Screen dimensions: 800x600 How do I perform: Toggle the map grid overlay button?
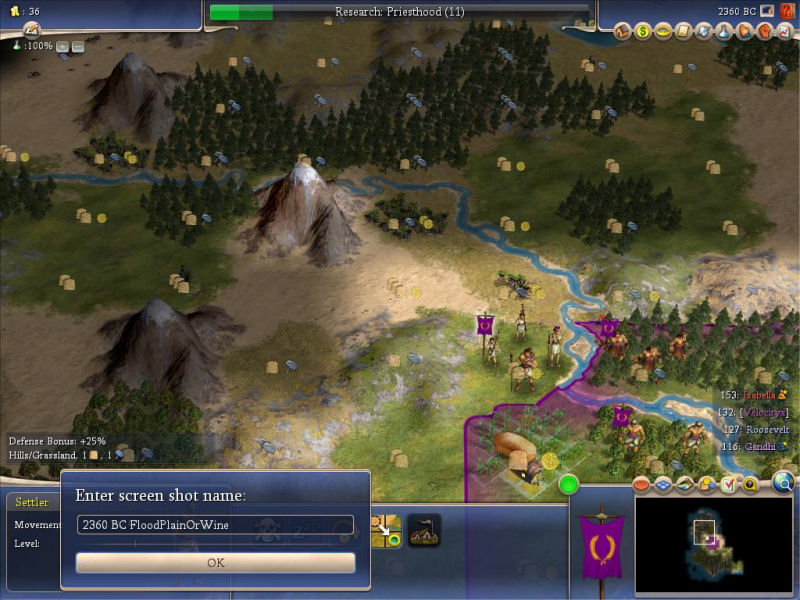click(665, 485)
